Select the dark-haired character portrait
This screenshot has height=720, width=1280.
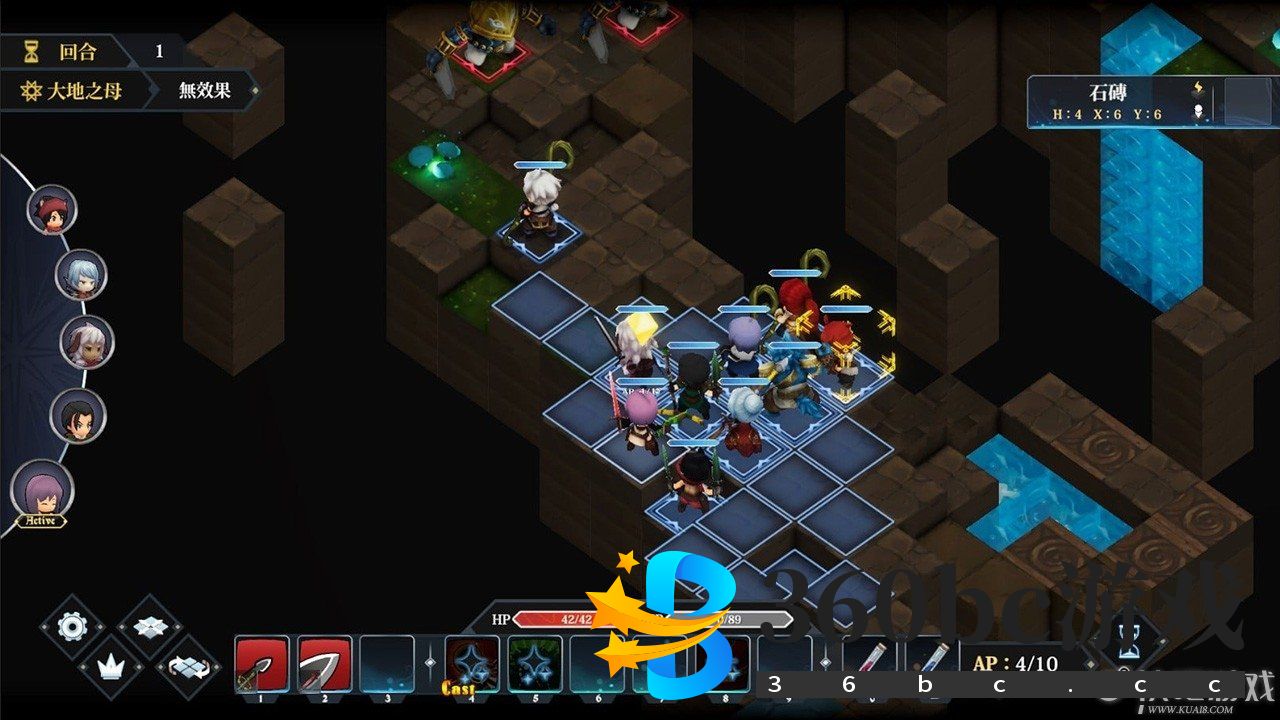(x=78, y=416)
